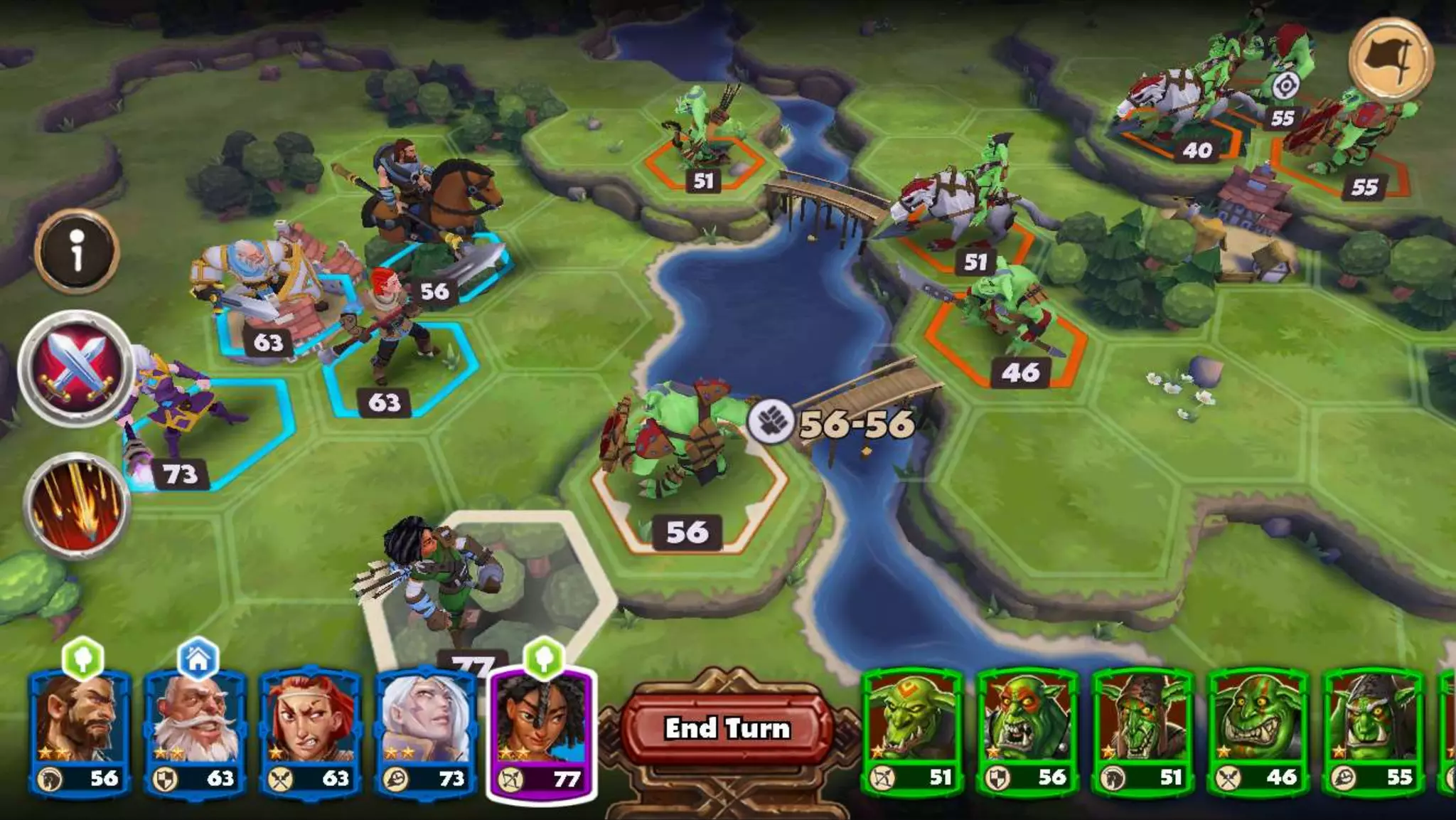Pick the silver-haired mage card with 73

425,733
